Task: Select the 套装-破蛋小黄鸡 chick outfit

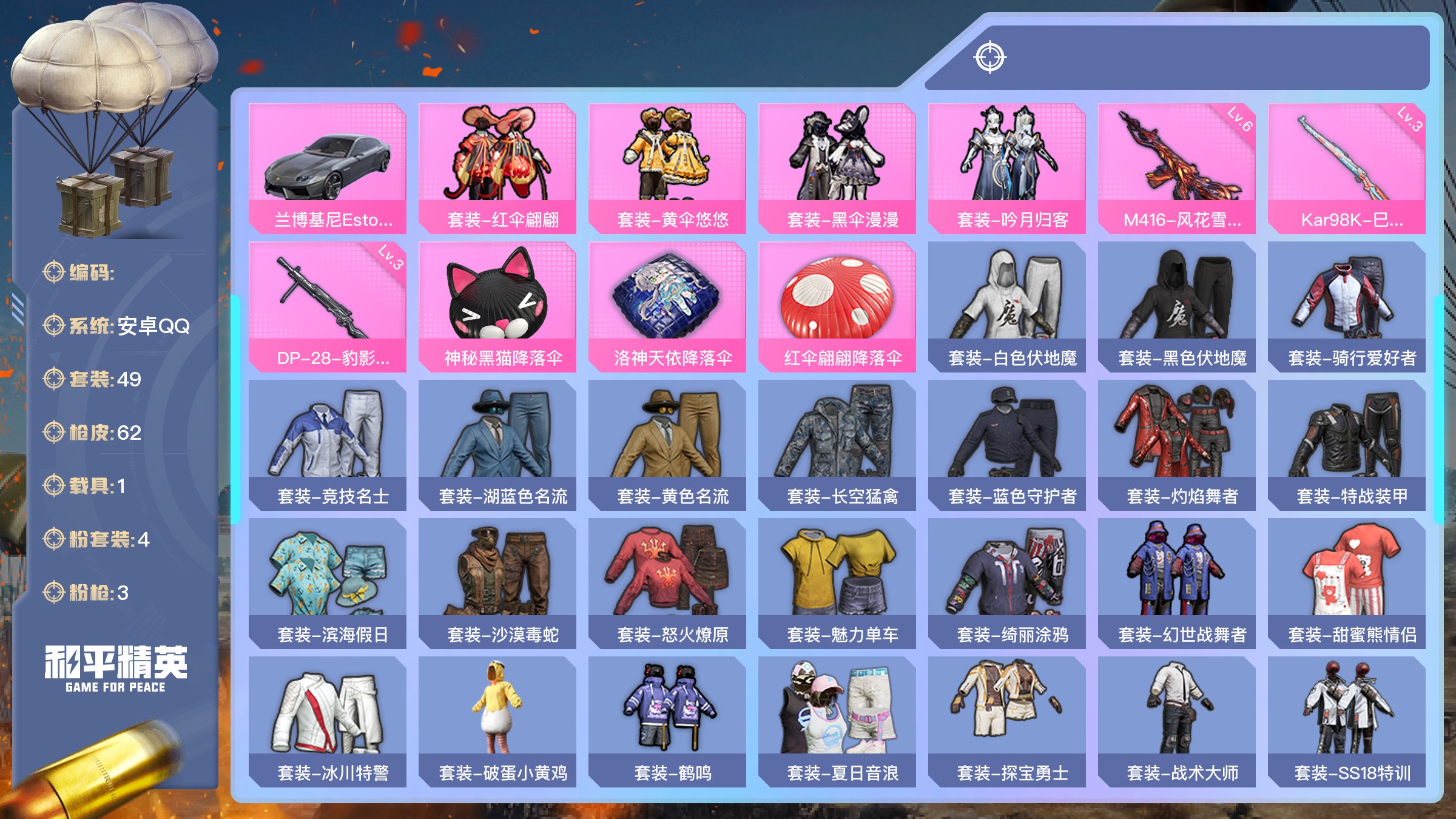Action: point(497,721)
